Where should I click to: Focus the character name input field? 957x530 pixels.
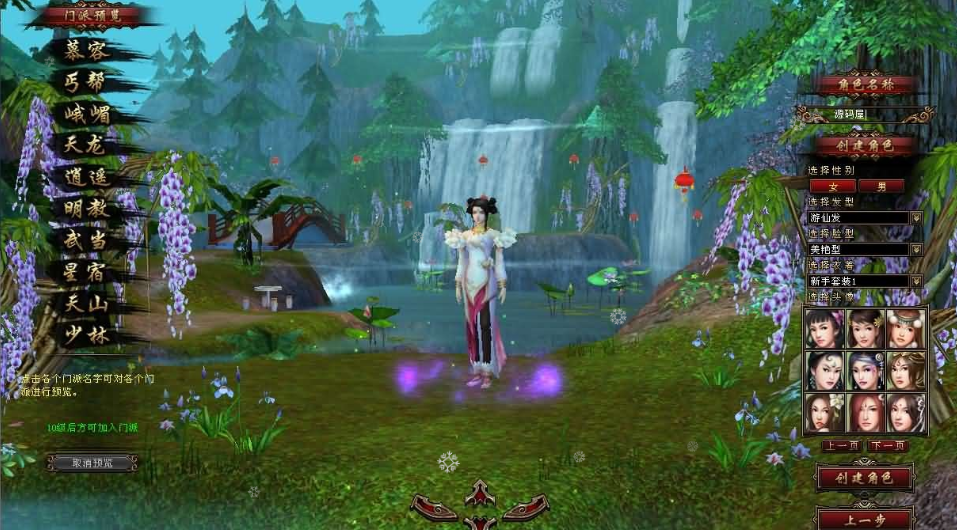(864, 115)
